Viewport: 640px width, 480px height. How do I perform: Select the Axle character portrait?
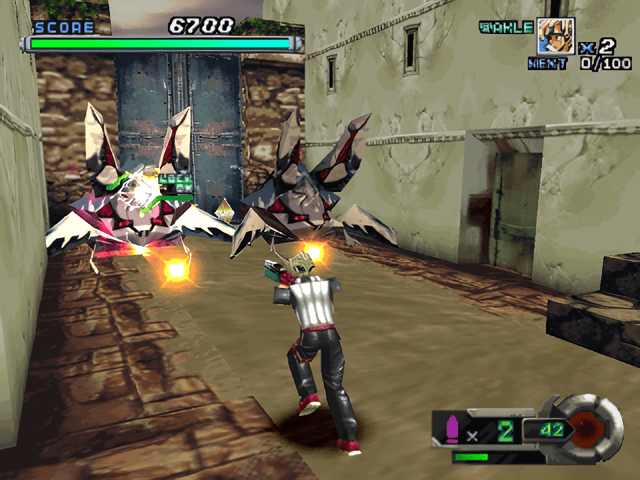click(x=557, y=37)
